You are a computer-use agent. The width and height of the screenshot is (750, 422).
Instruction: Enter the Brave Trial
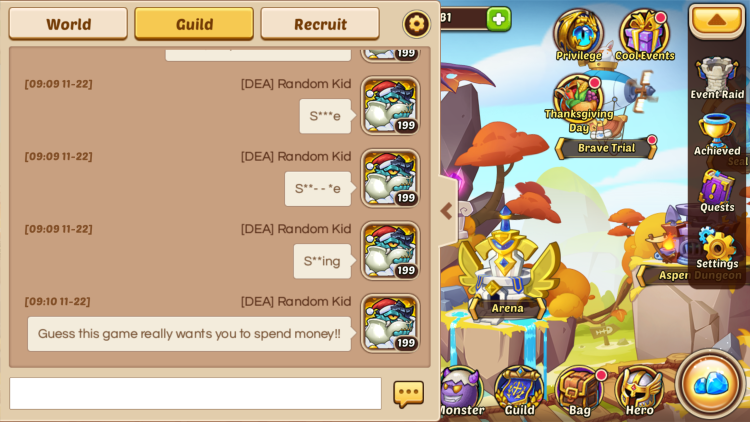(606, 147)
